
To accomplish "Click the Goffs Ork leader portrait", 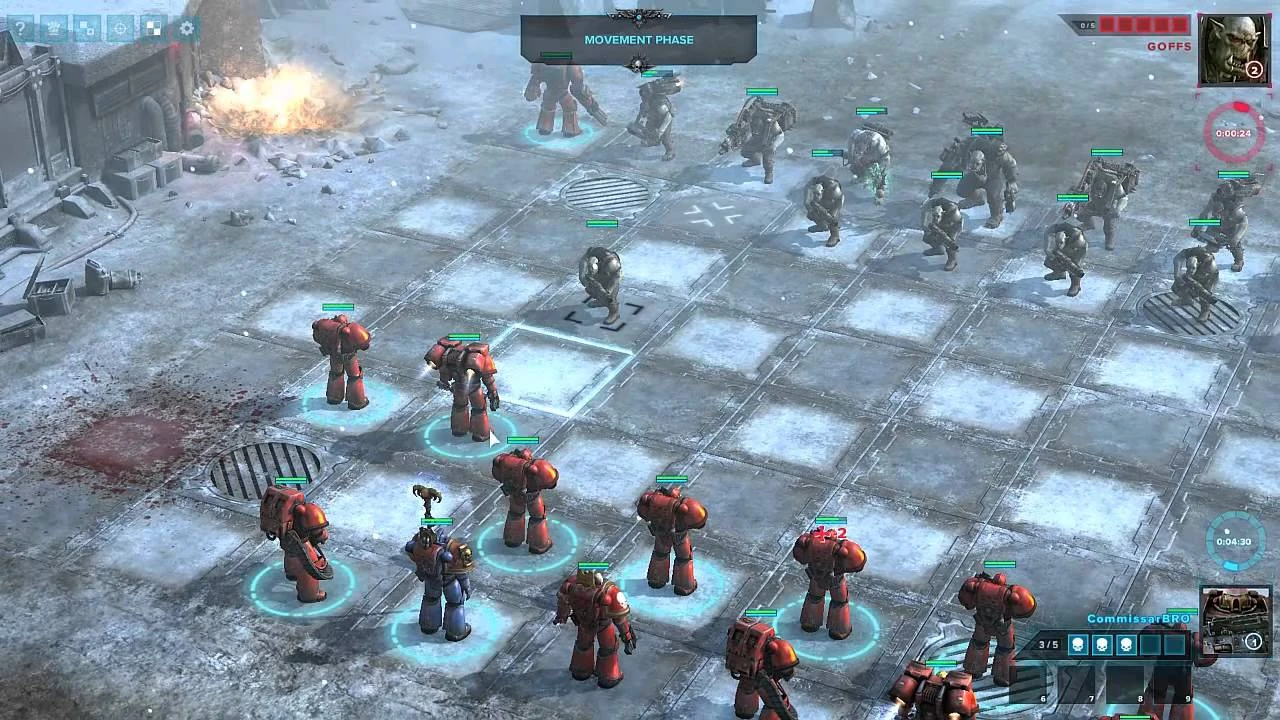I will [1233, 48].
